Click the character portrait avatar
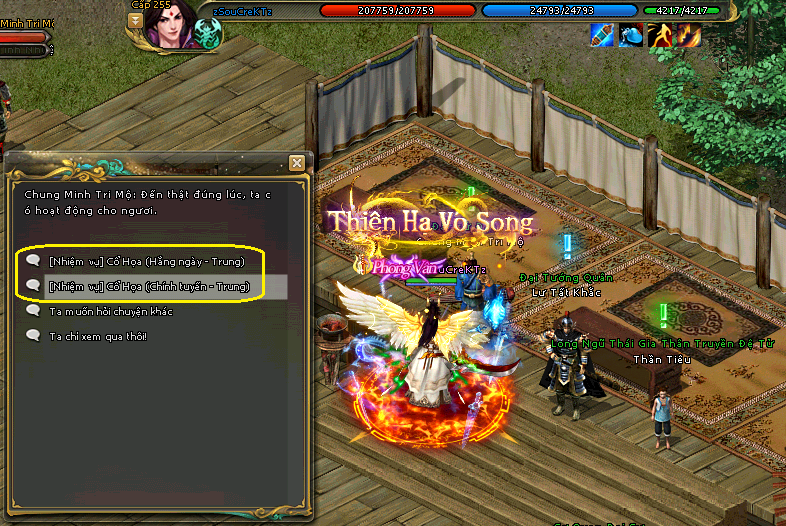 pos(172,23)
